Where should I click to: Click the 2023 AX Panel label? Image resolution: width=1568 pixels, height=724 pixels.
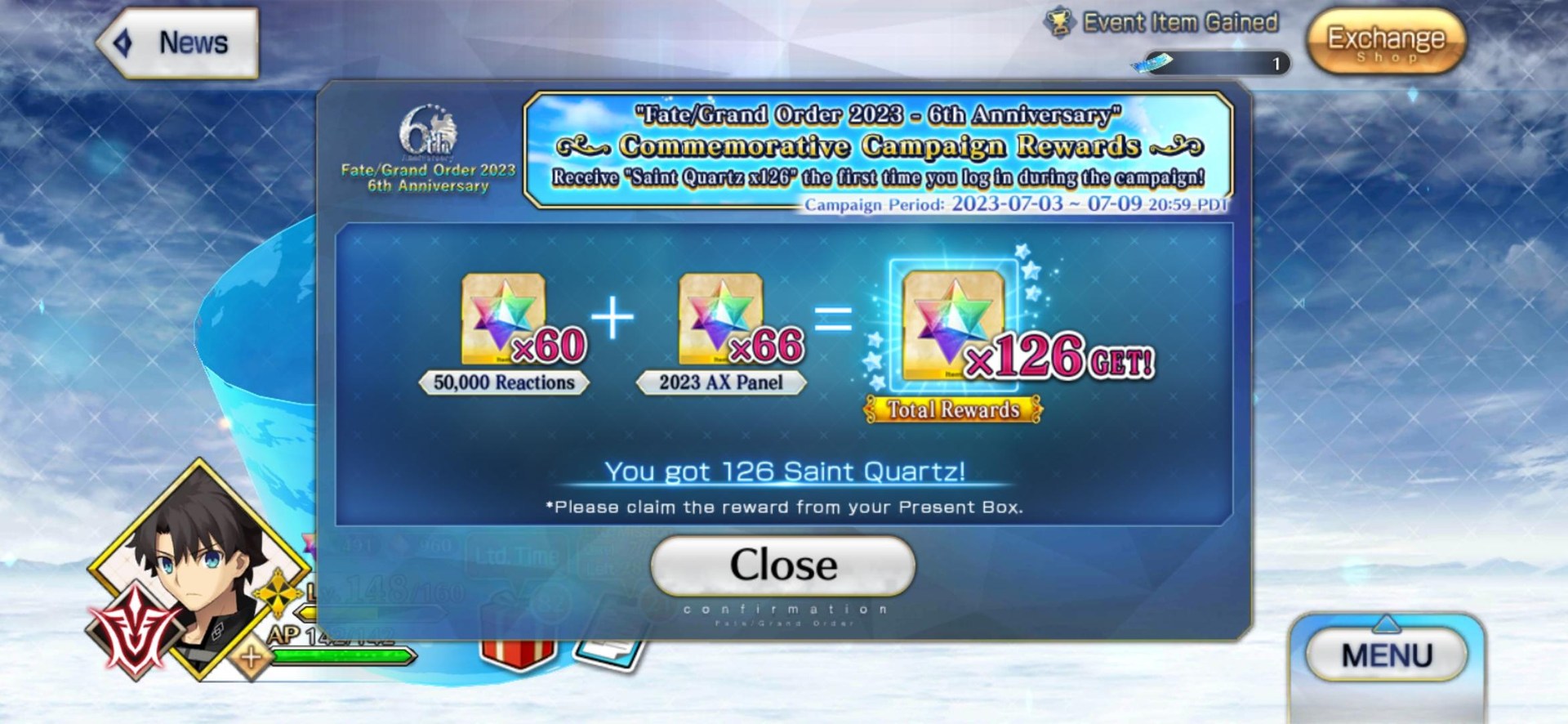723,381
